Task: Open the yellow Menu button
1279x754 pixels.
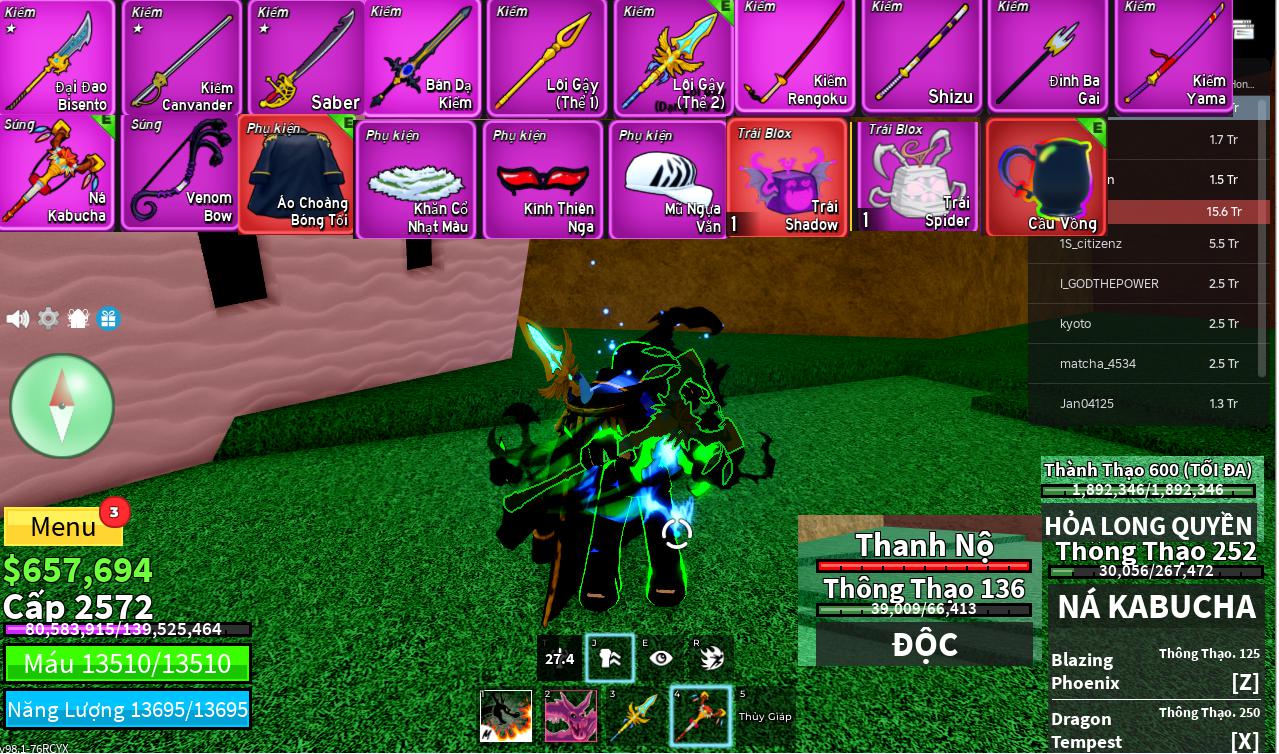Action: tap(63, 526)
